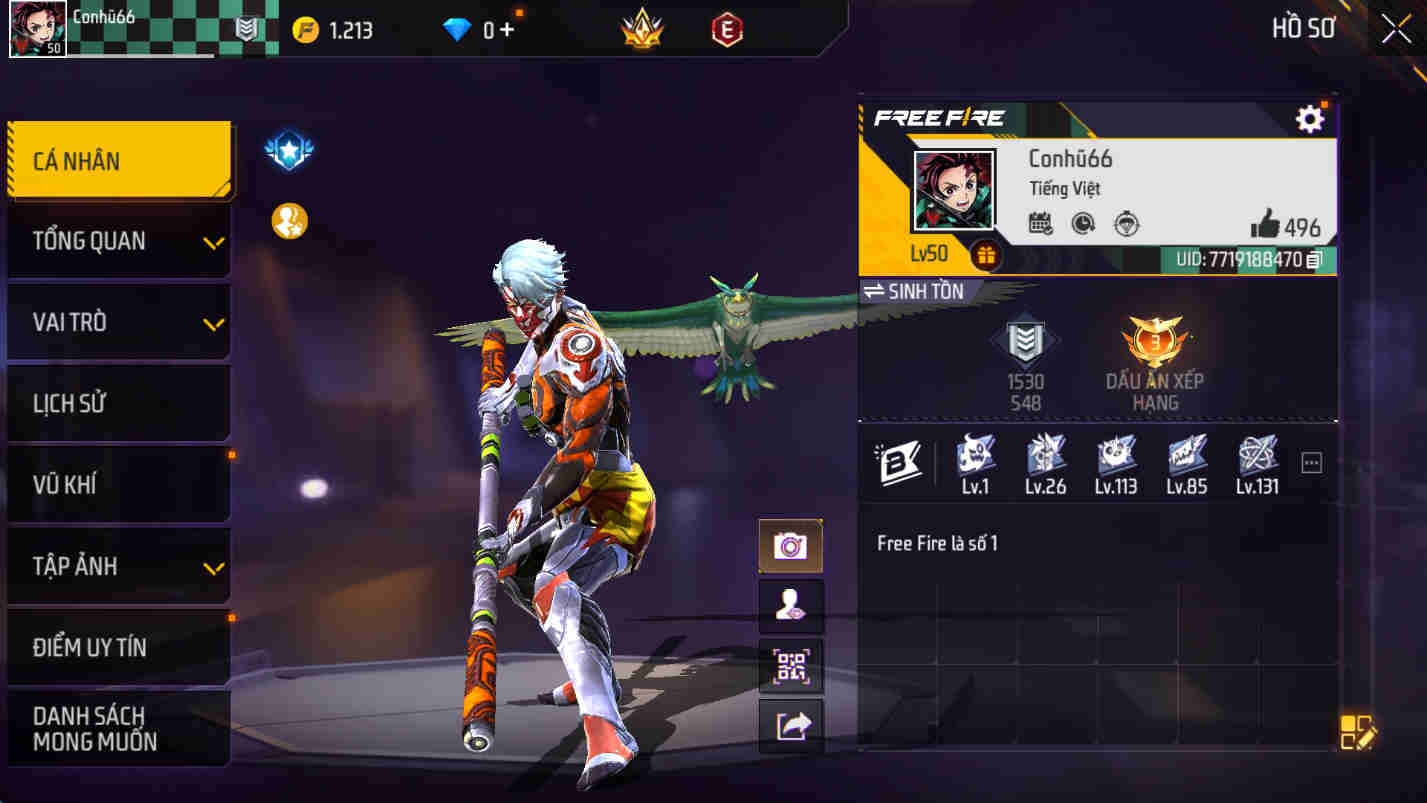Click the gift icon next to Lv50
This screenshot has height=803, width=1427.
(x=986, y=256)
